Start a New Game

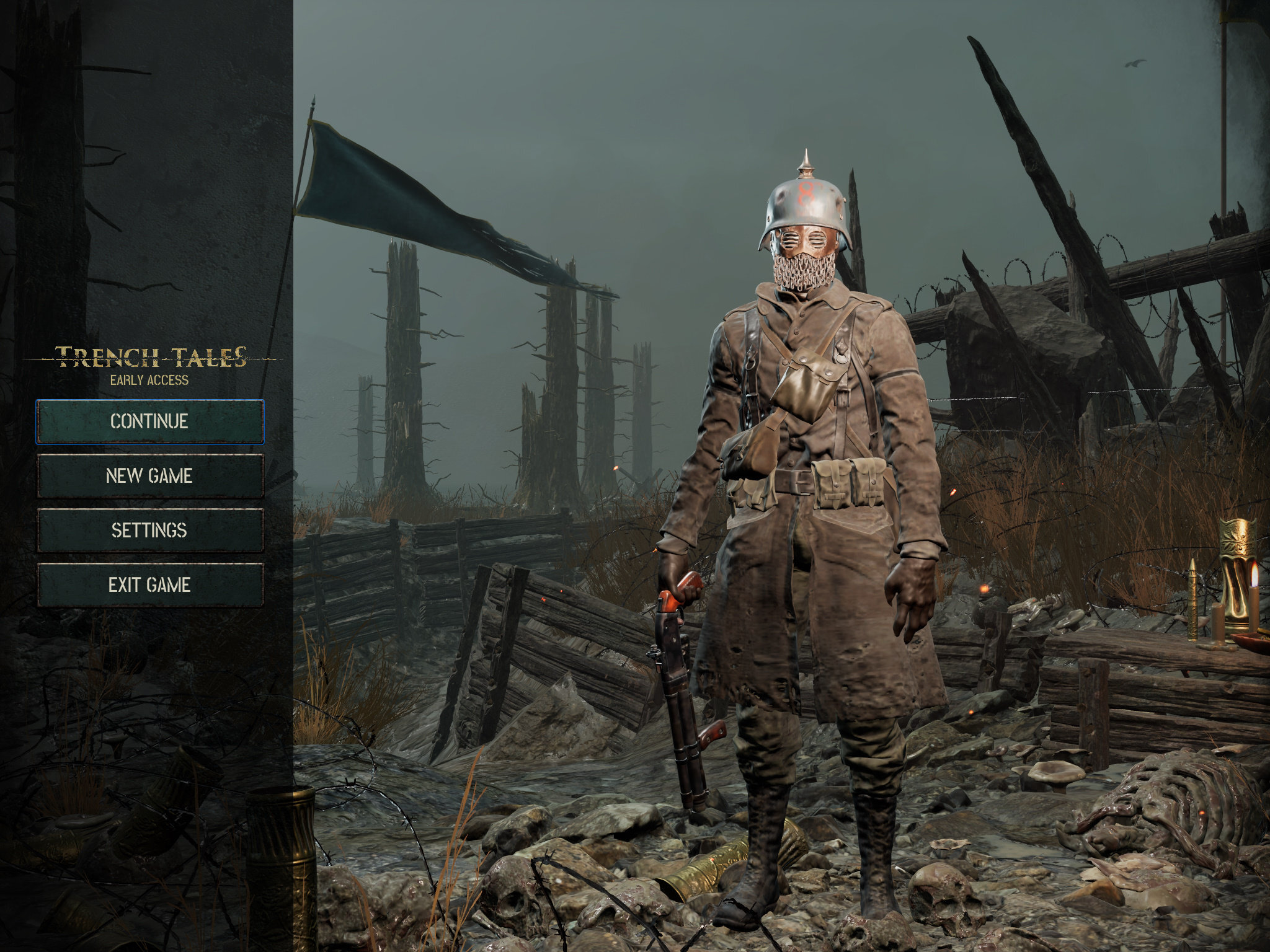tap(149, 476)
